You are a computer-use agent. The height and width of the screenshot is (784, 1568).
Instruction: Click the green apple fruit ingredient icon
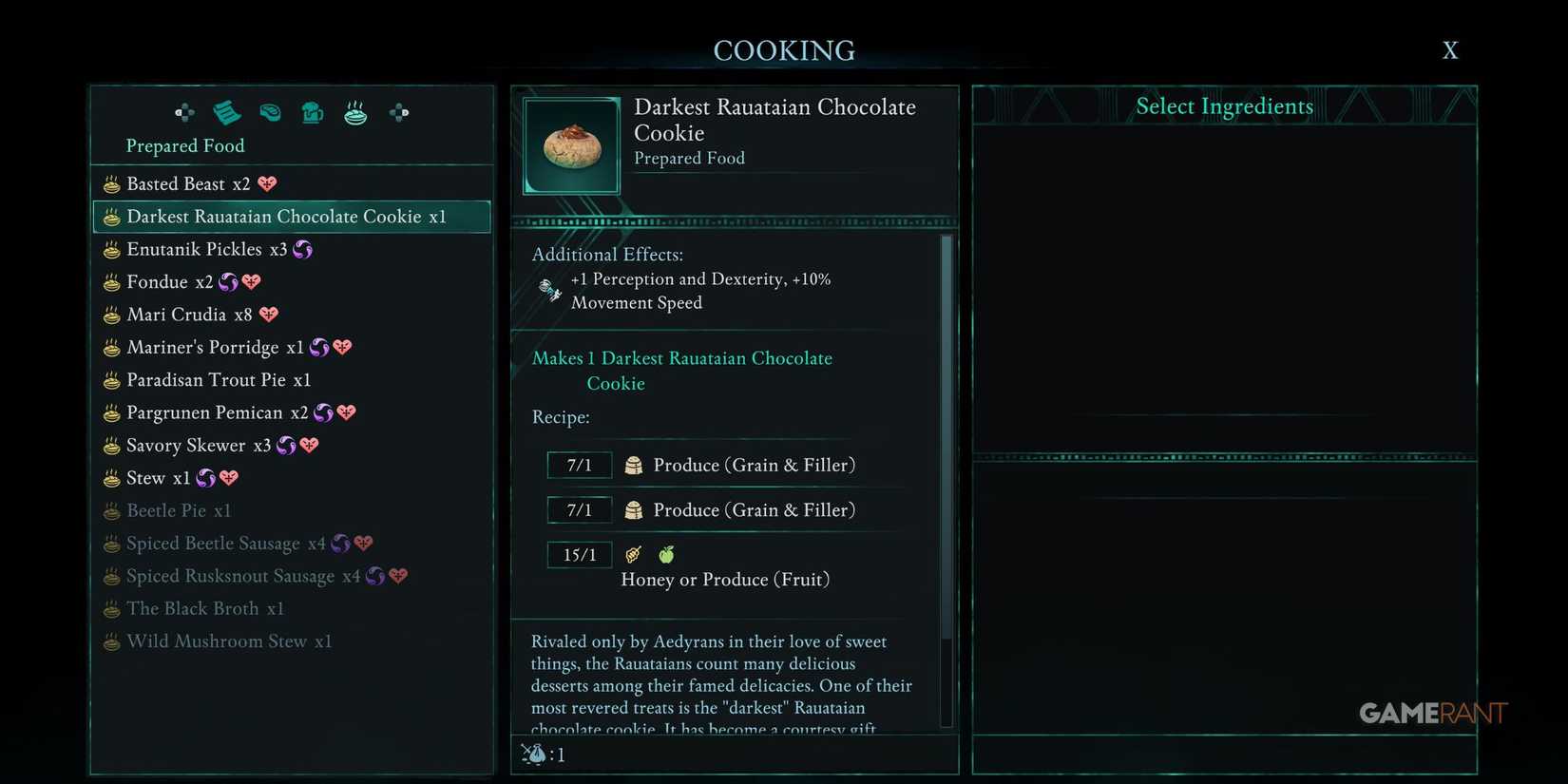tap(666, 554)
